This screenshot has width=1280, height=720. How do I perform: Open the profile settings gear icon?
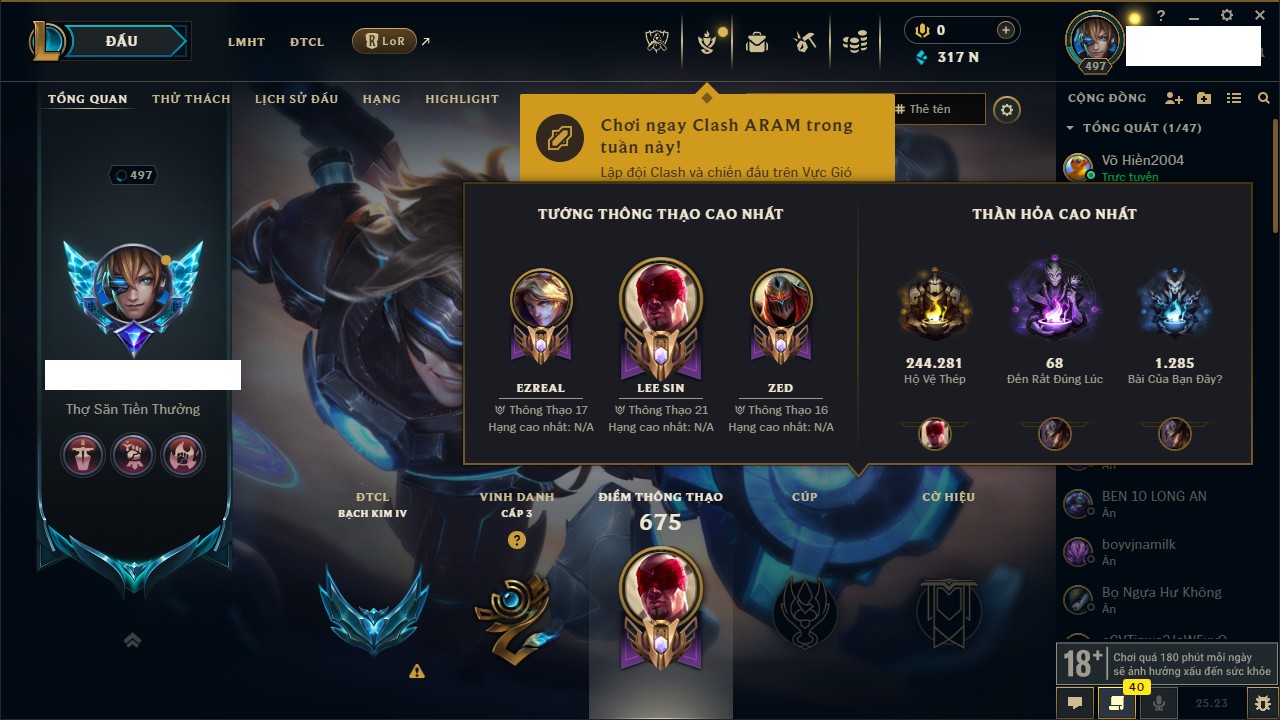click(1007, 110)
